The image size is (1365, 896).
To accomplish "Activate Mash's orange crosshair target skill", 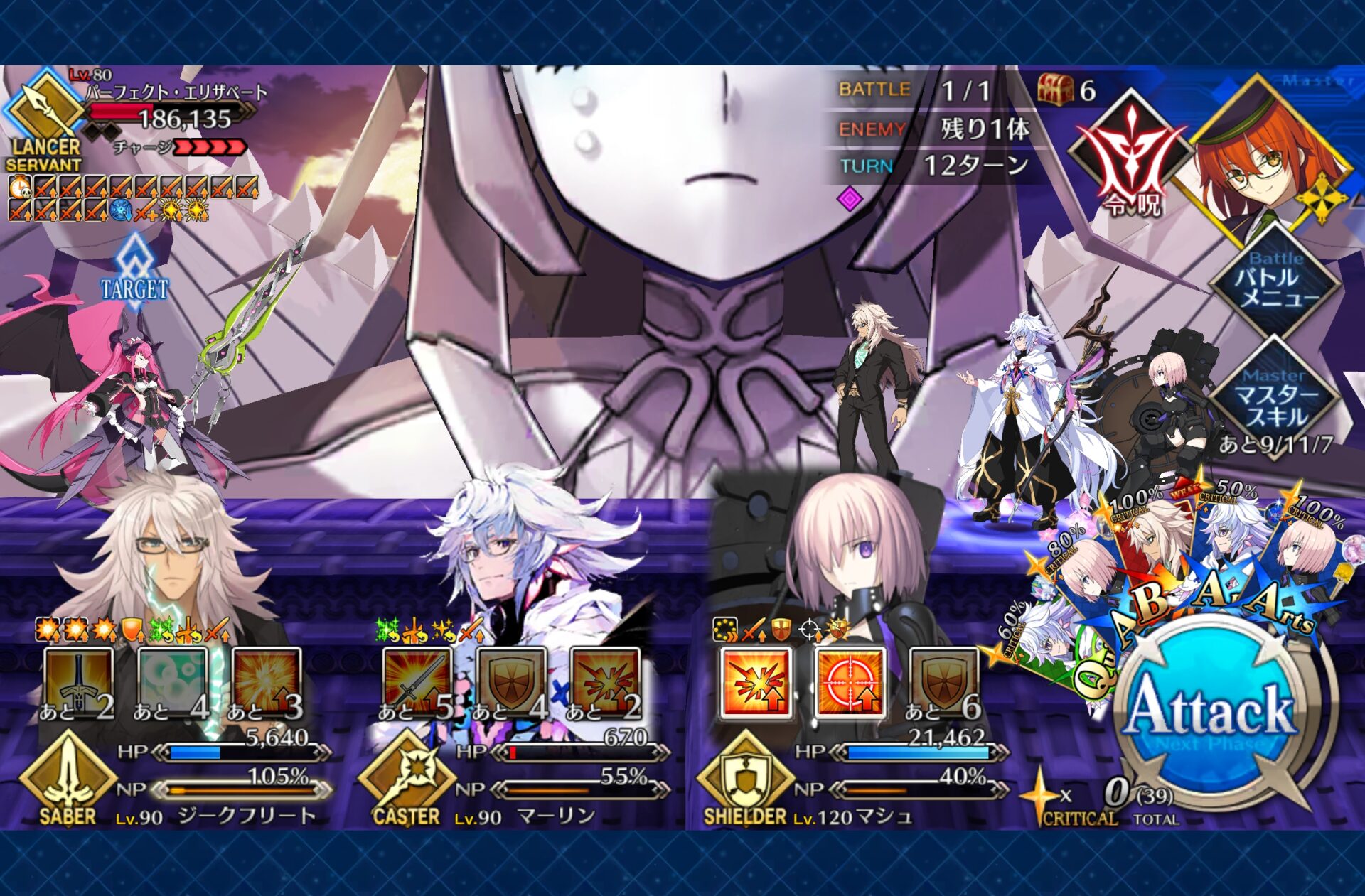I will click(x=850, y=682).
